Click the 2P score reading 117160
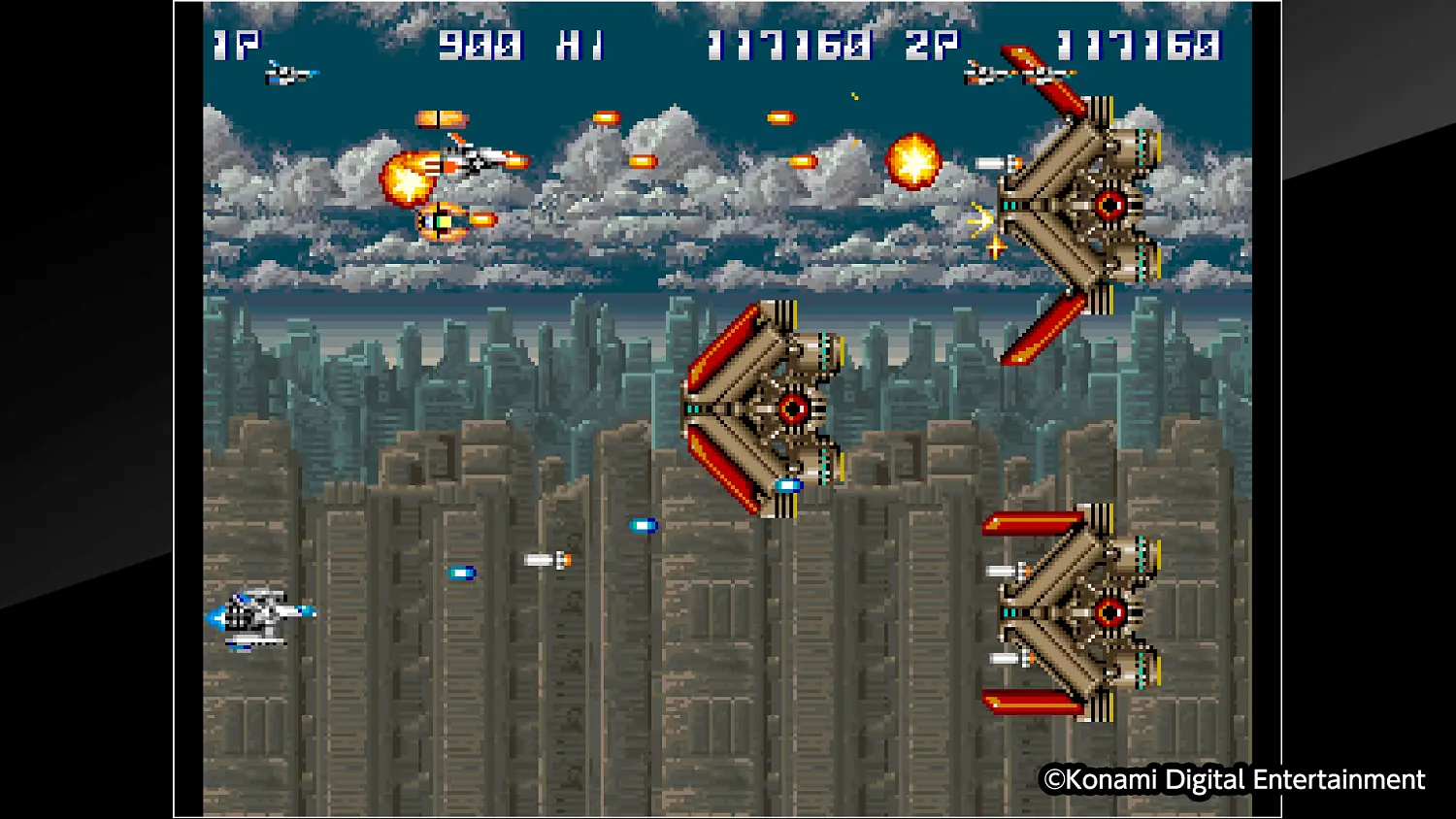 pyautogui.click(x=1138, y=45)
